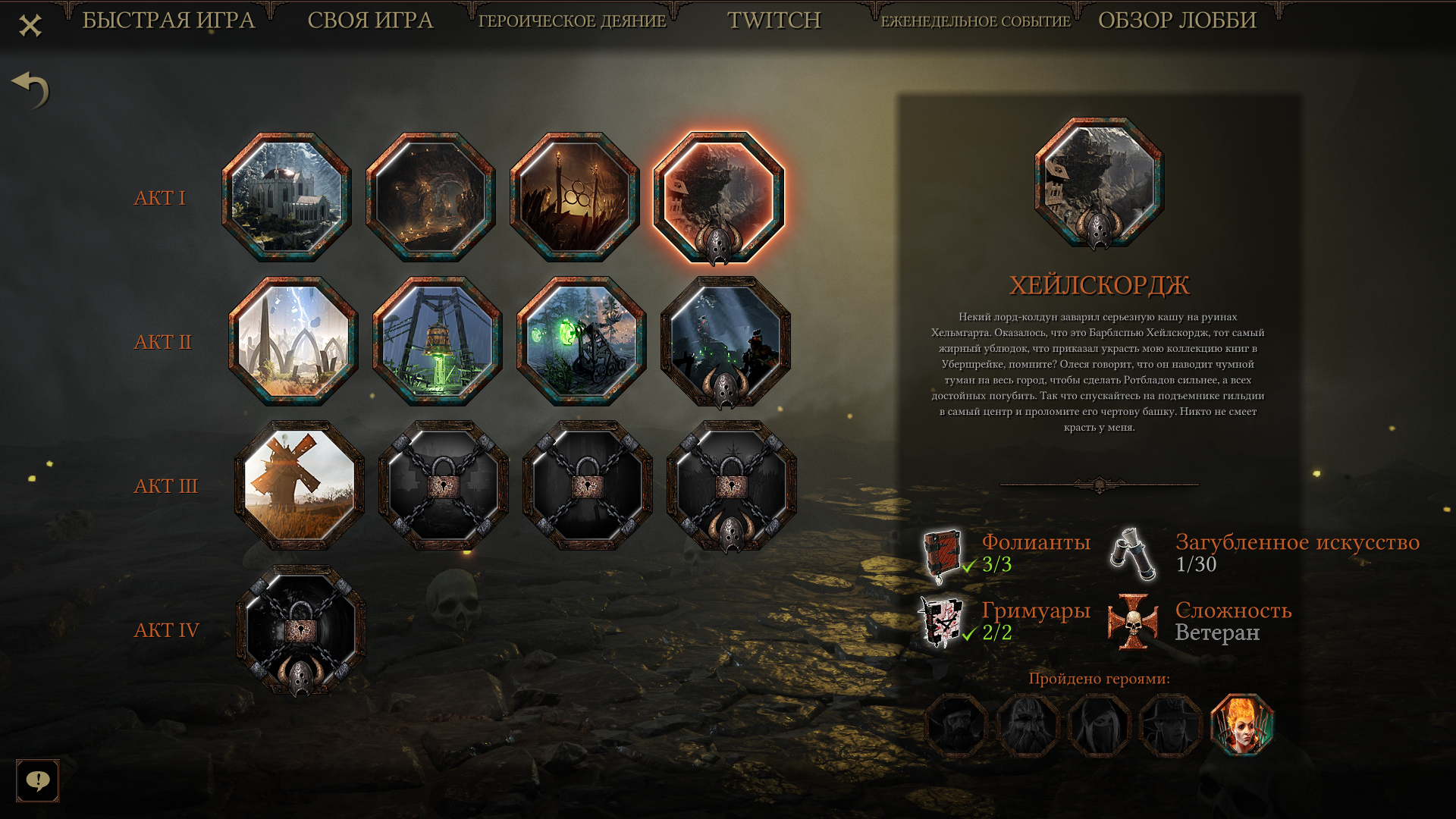Select the dark cave tunnel mission tile

click(431, 197)
